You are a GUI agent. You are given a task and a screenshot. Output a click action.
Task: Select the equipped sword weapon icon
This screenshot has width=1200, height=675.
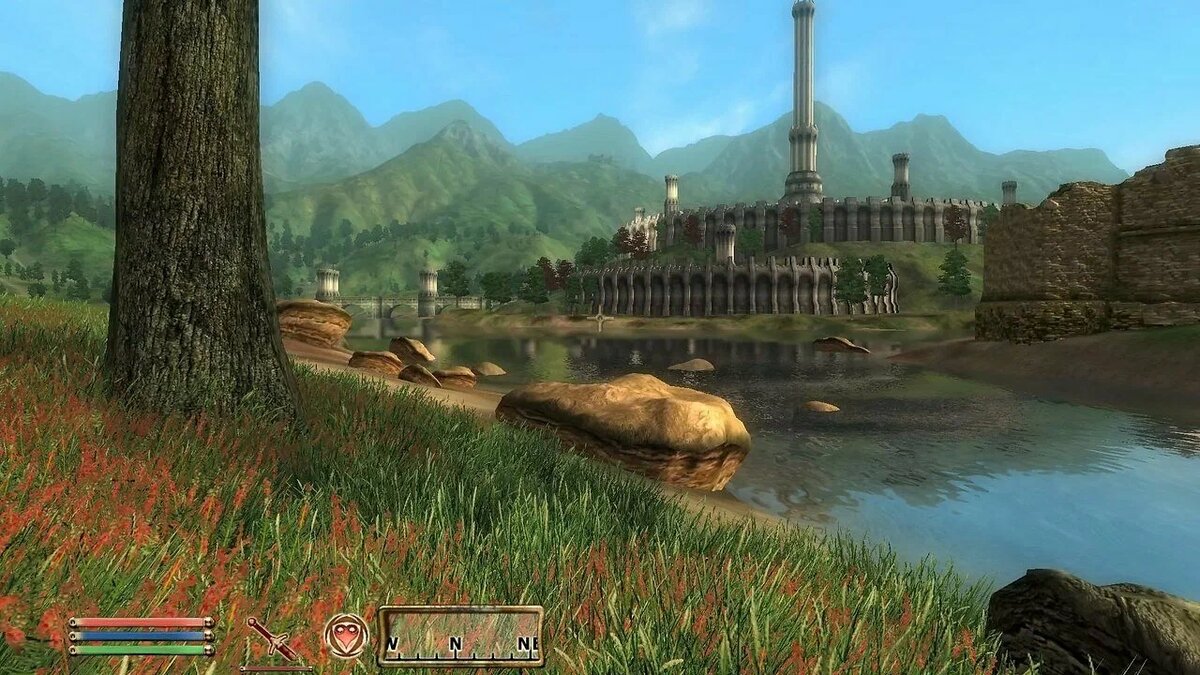click(x=273, y=638)
